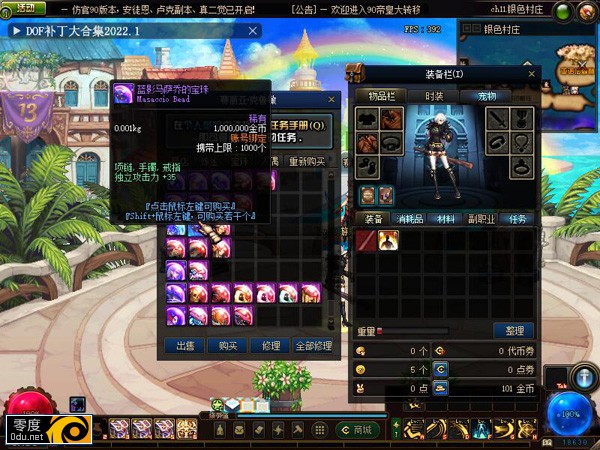This screenshot has width=600, height=450.
Task: Switch to the 宠物 (pet) tab
Action: tap(486, 96)
